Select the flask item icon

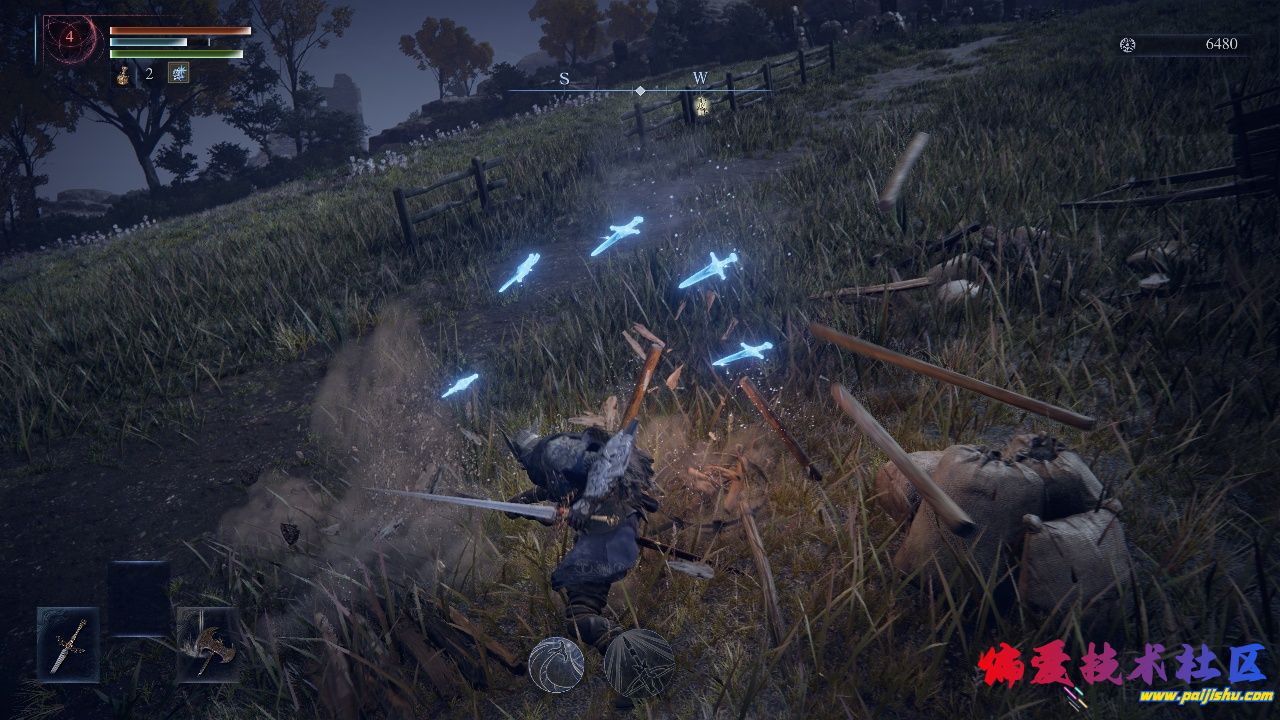coord(123,74)
